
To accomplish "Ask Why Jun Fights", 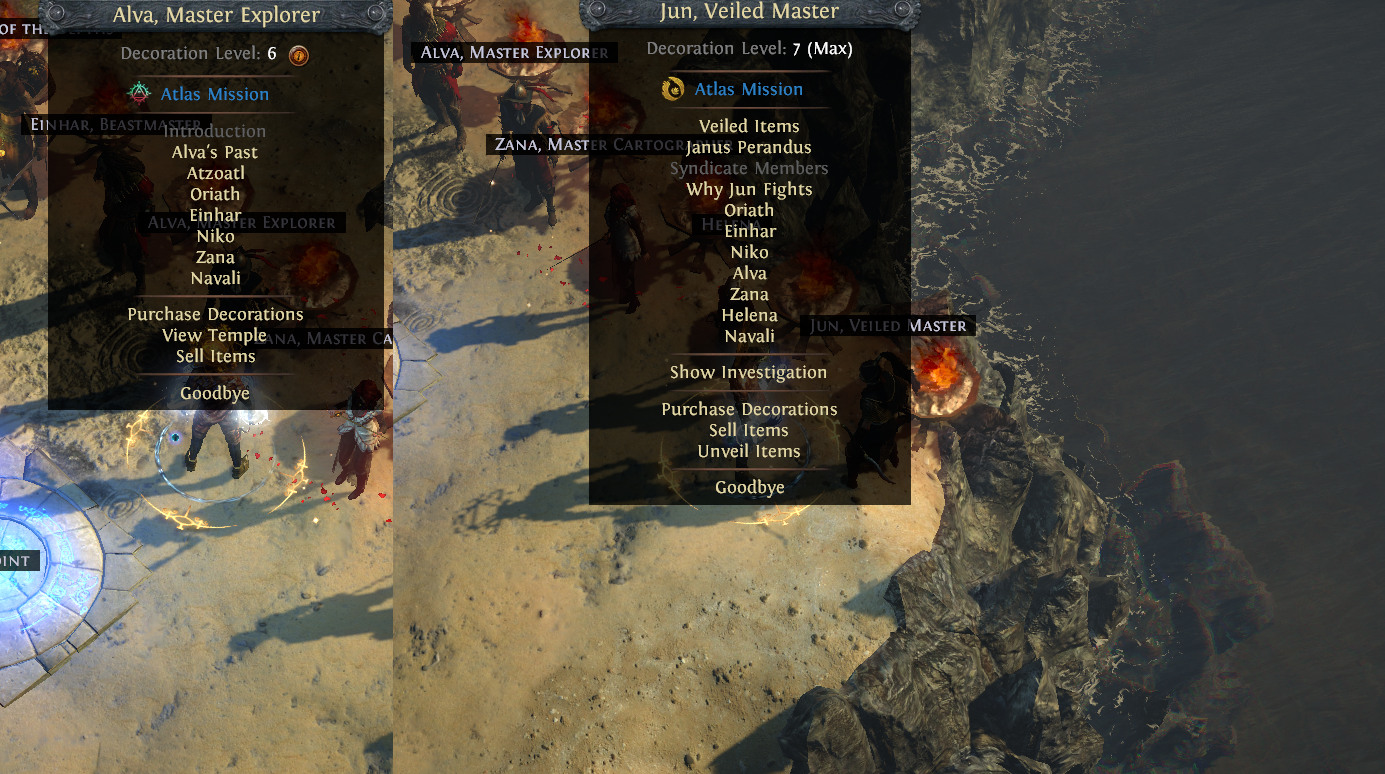I will point(749,189).
